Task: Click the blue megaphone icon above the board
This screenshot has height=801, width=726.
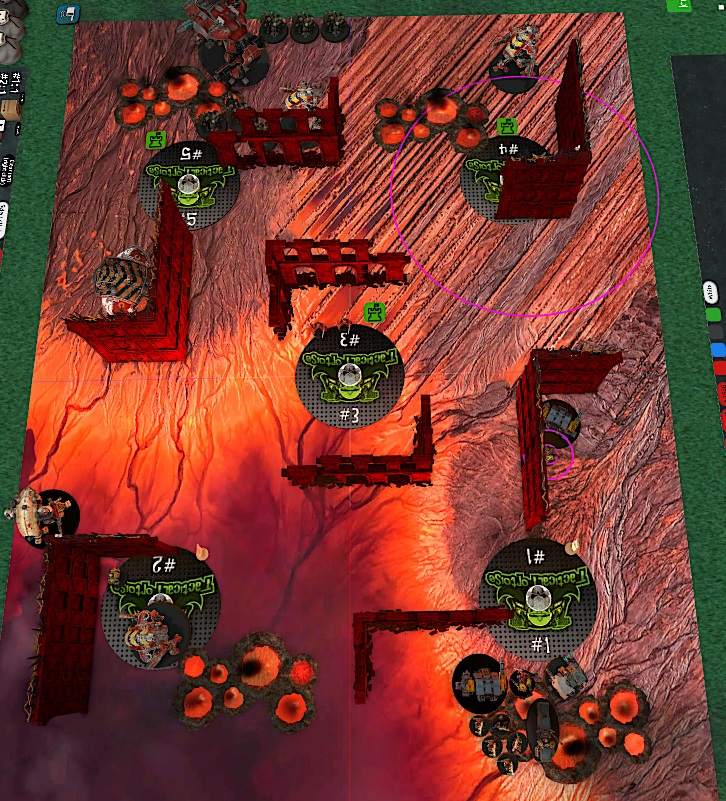Action: (69, 14)
